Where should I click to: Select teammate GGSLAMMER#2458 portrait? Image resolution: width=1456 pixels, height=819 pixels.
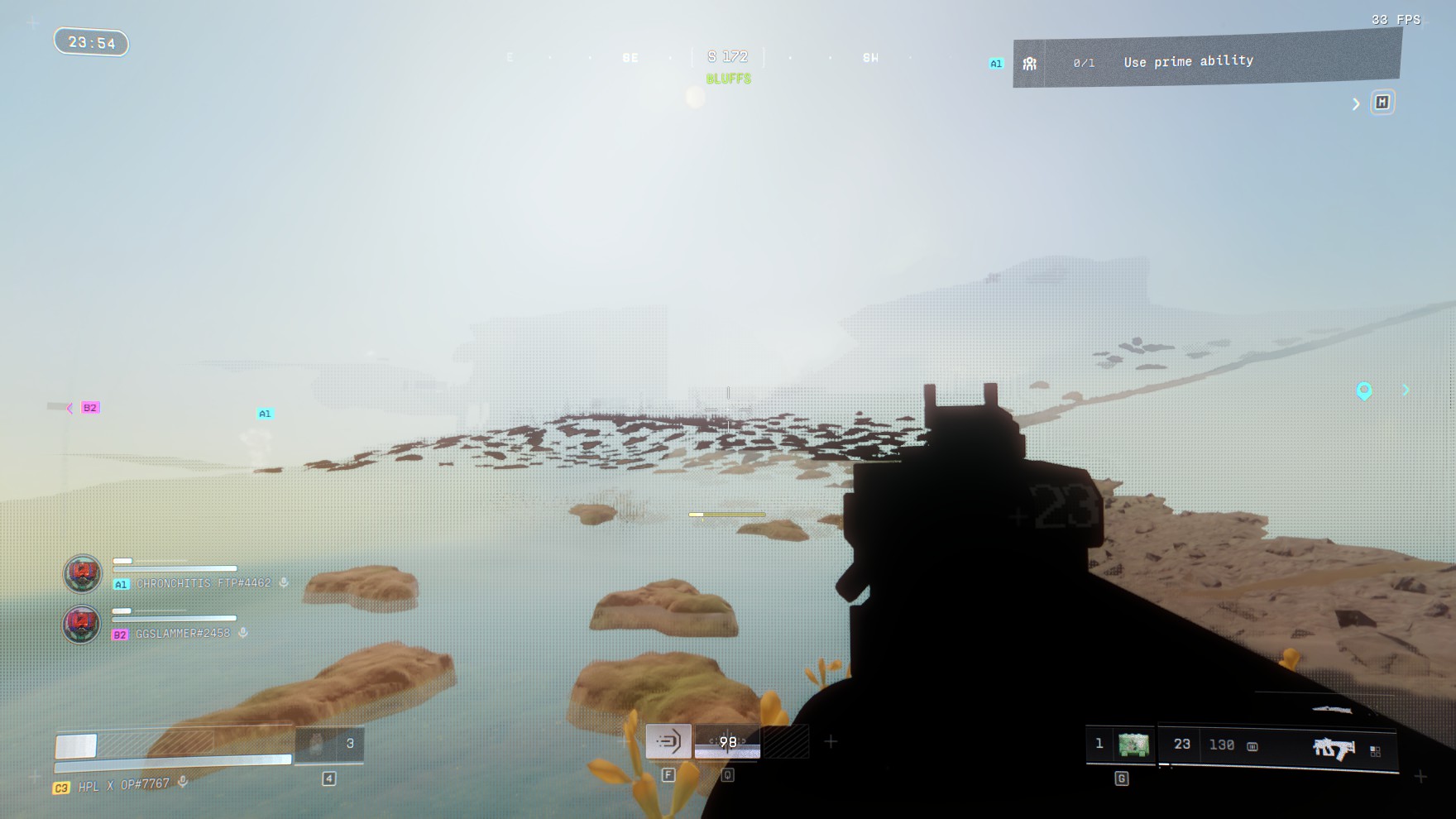pyautogui.click(x=82, y=625)
